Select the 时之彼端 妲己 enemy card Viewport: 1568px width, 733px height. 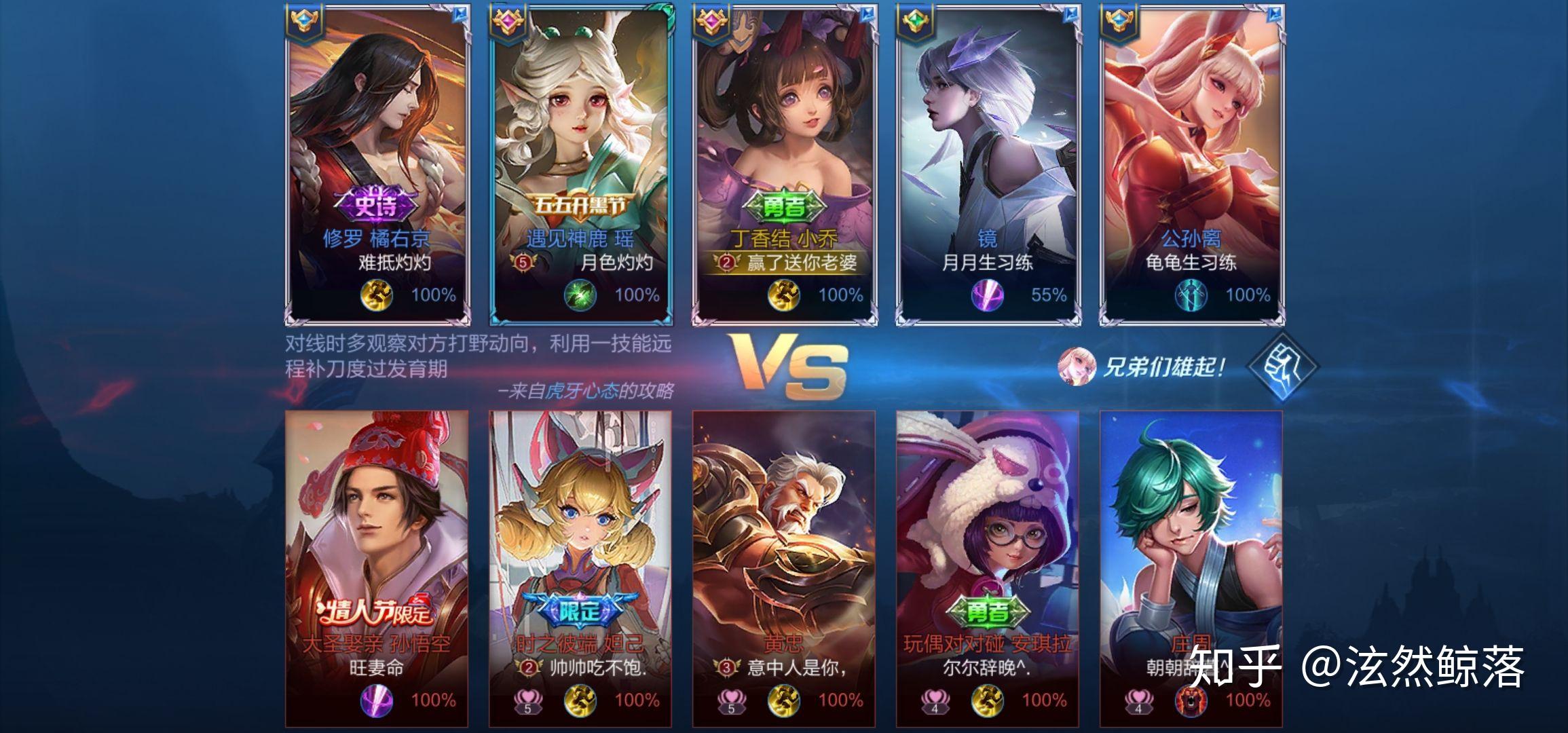[580, 569]
